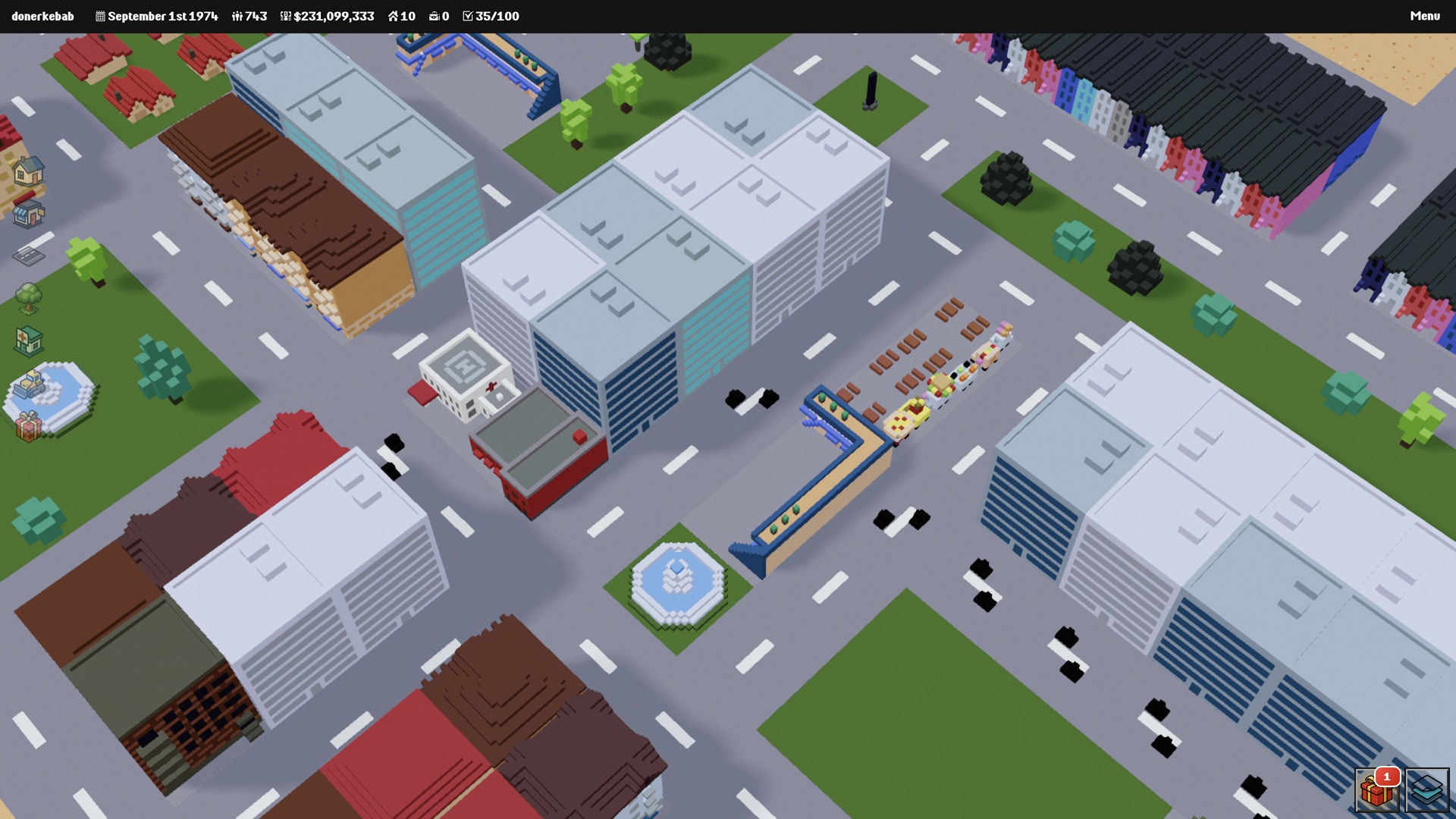Open the Menu in the top bar
This screenshot has width=1456, height=819.
[x=1424, y=16]
